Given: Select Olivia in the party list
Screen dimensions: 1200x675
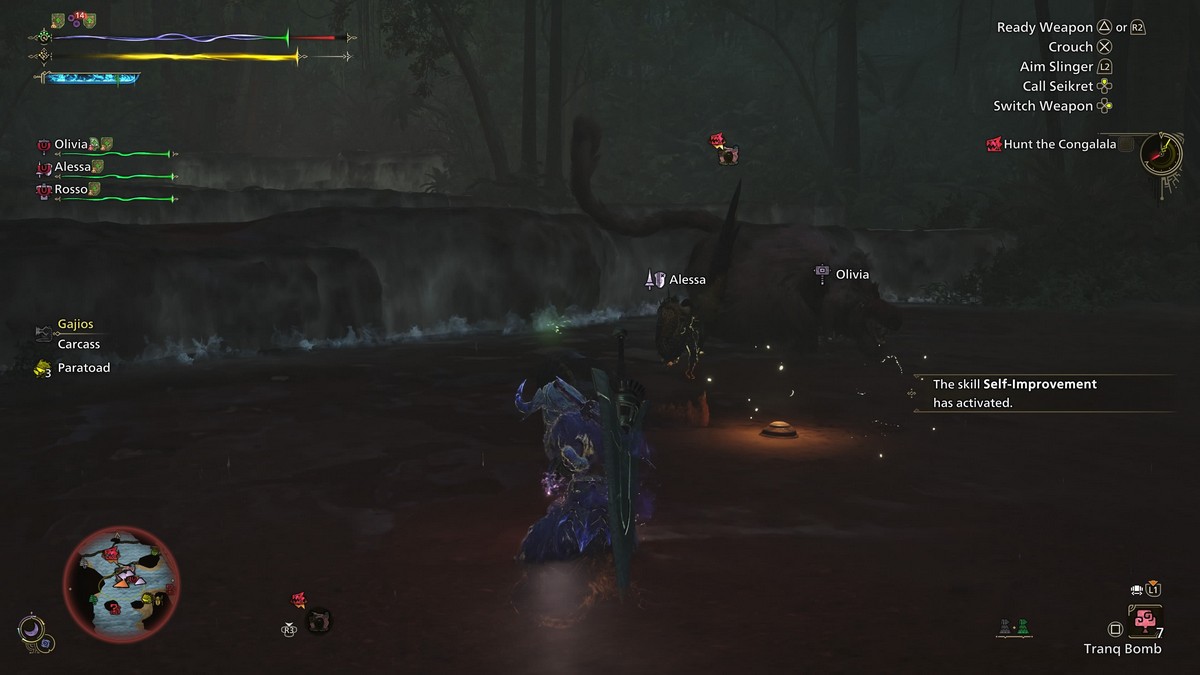Looking at the screenshot, I should [72, 145].
